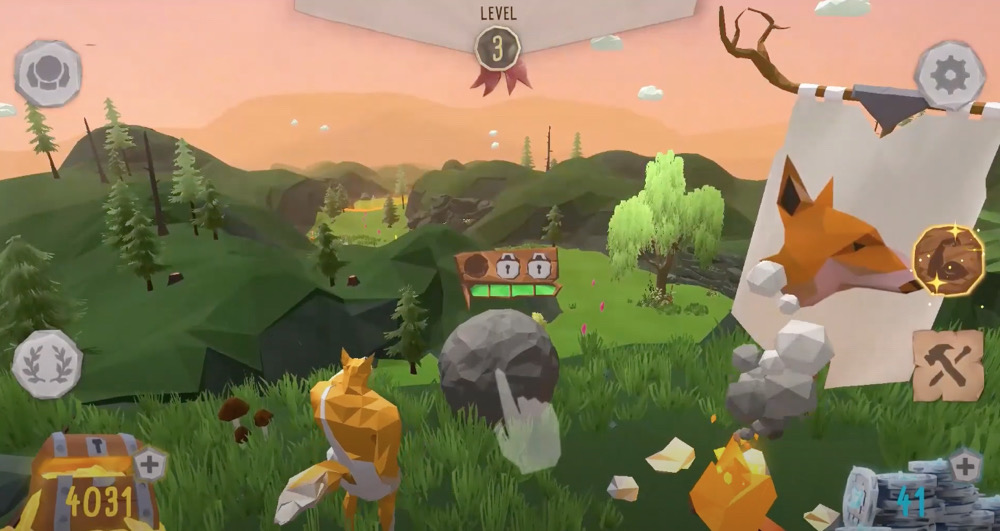Viewport: 1000px width, 531px height.
Task: Add more coins with the coin-stack plus button
Action: point(965,465)
